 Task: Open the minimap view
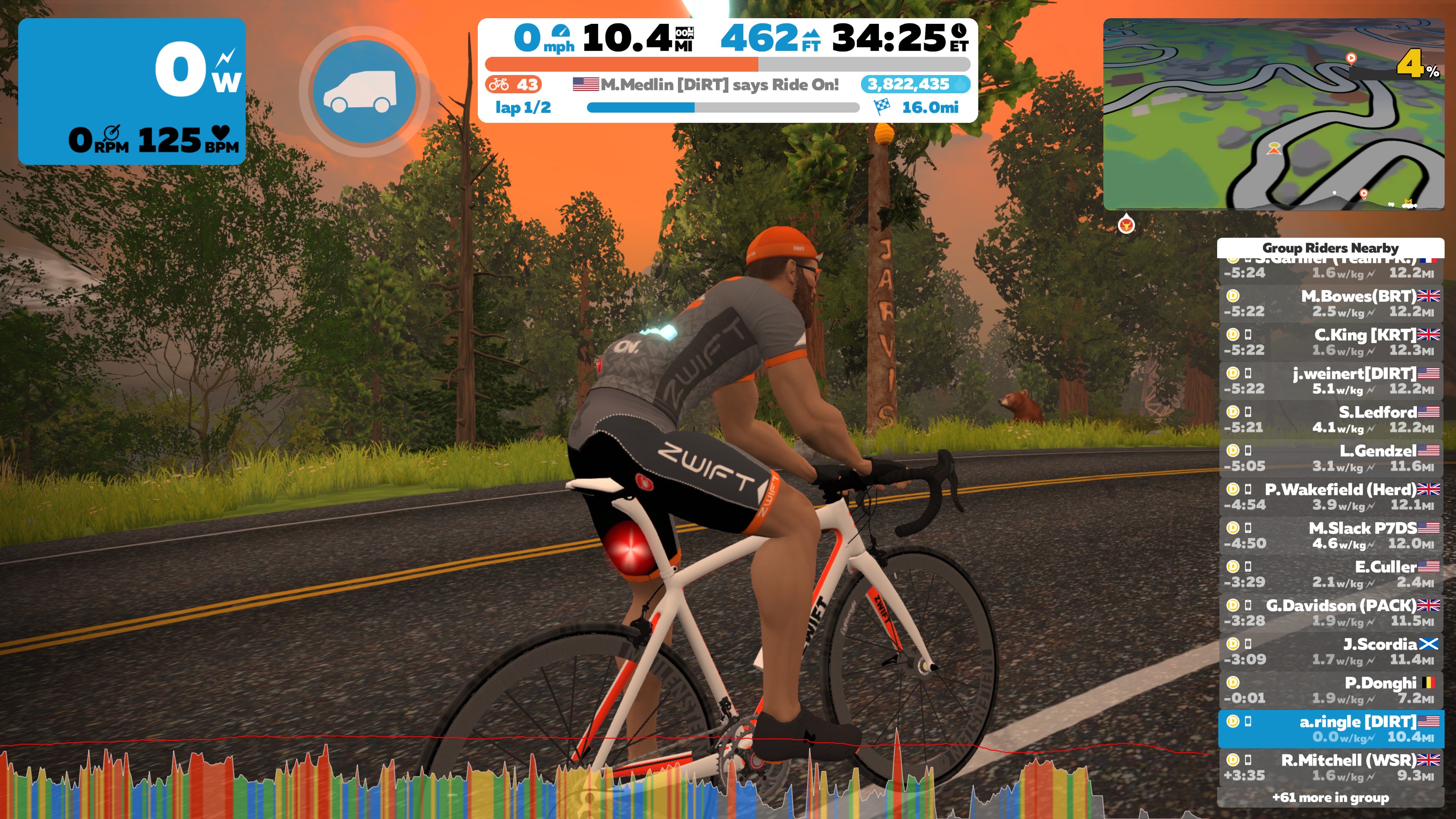[1273, 114]
